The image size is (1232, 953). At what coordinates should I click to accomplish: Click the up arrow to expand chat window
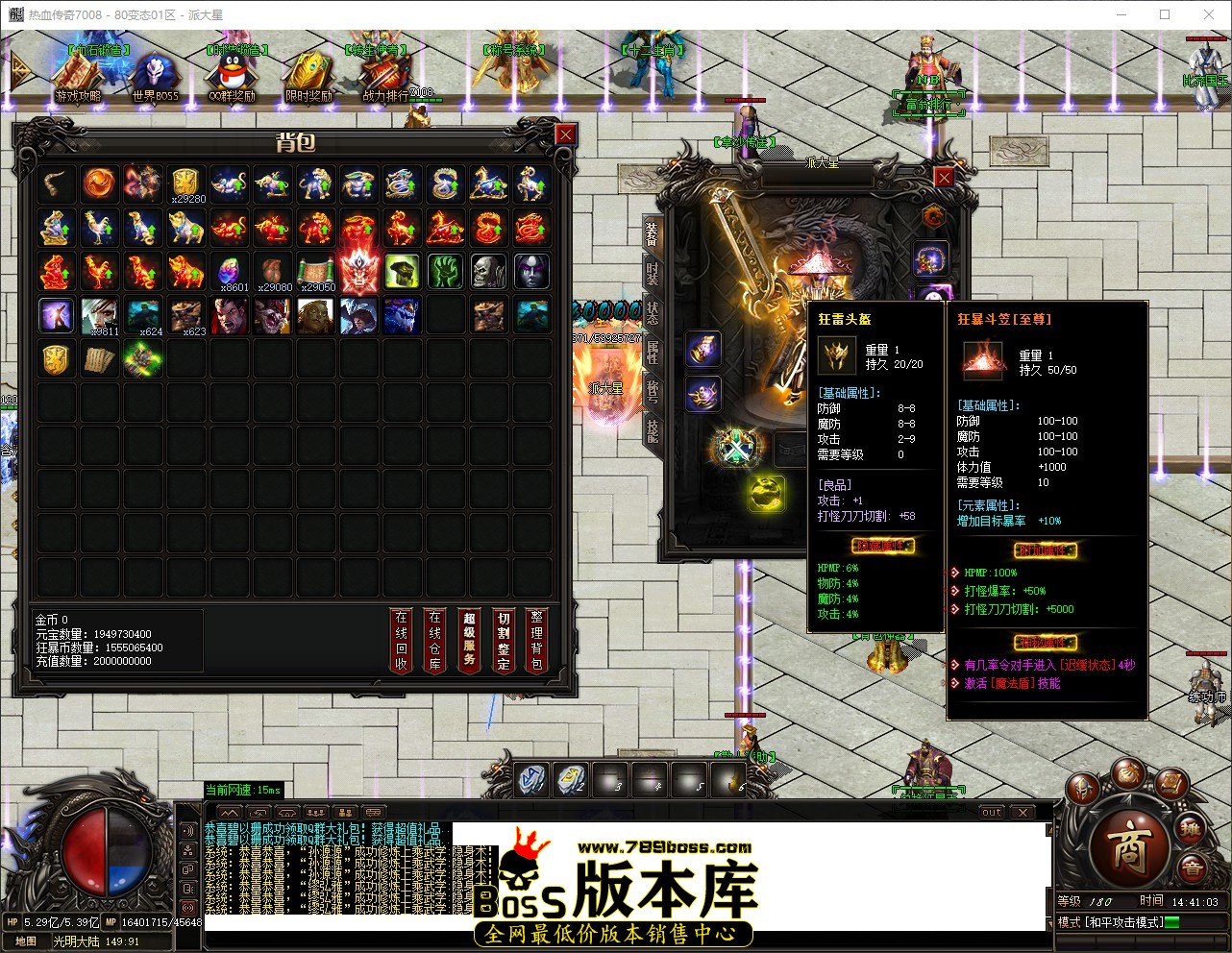(230, 812)
